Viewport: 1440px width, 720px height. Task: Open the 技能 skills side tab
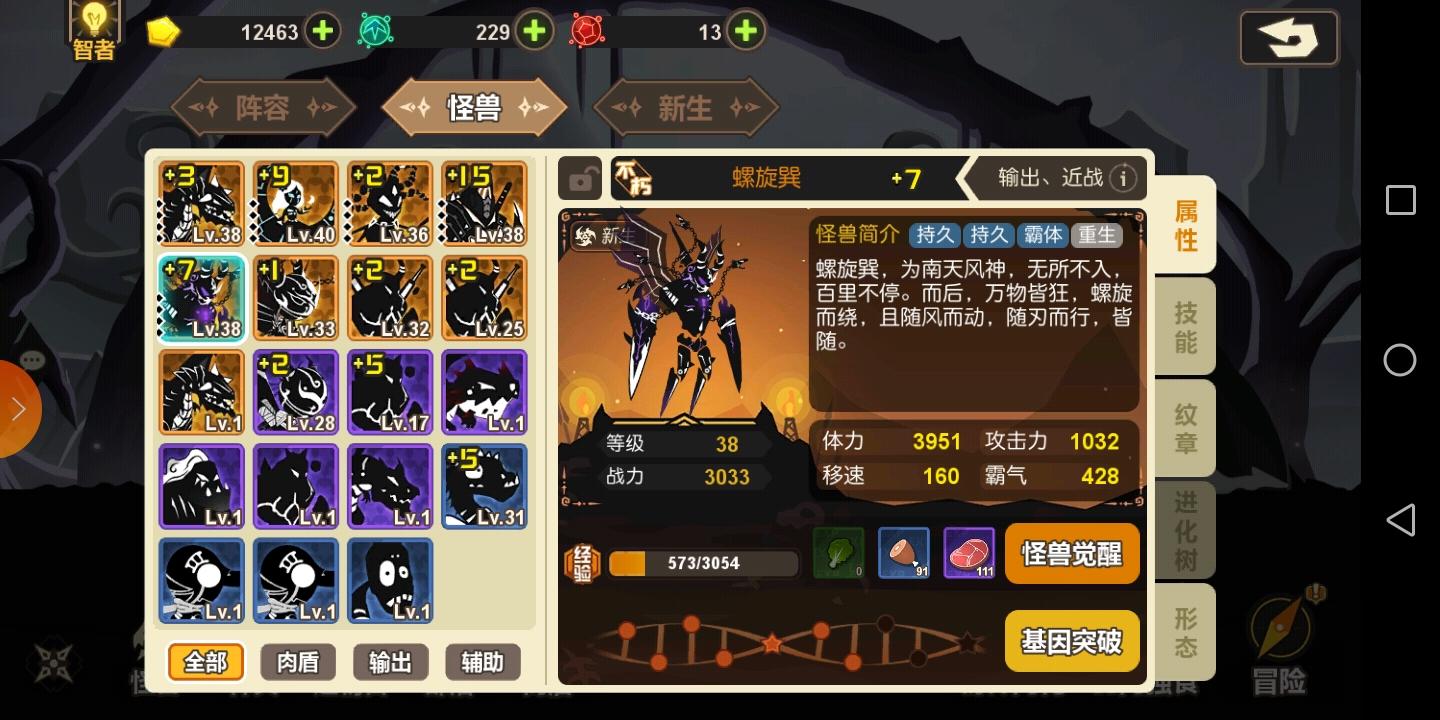click(1184, 325)
